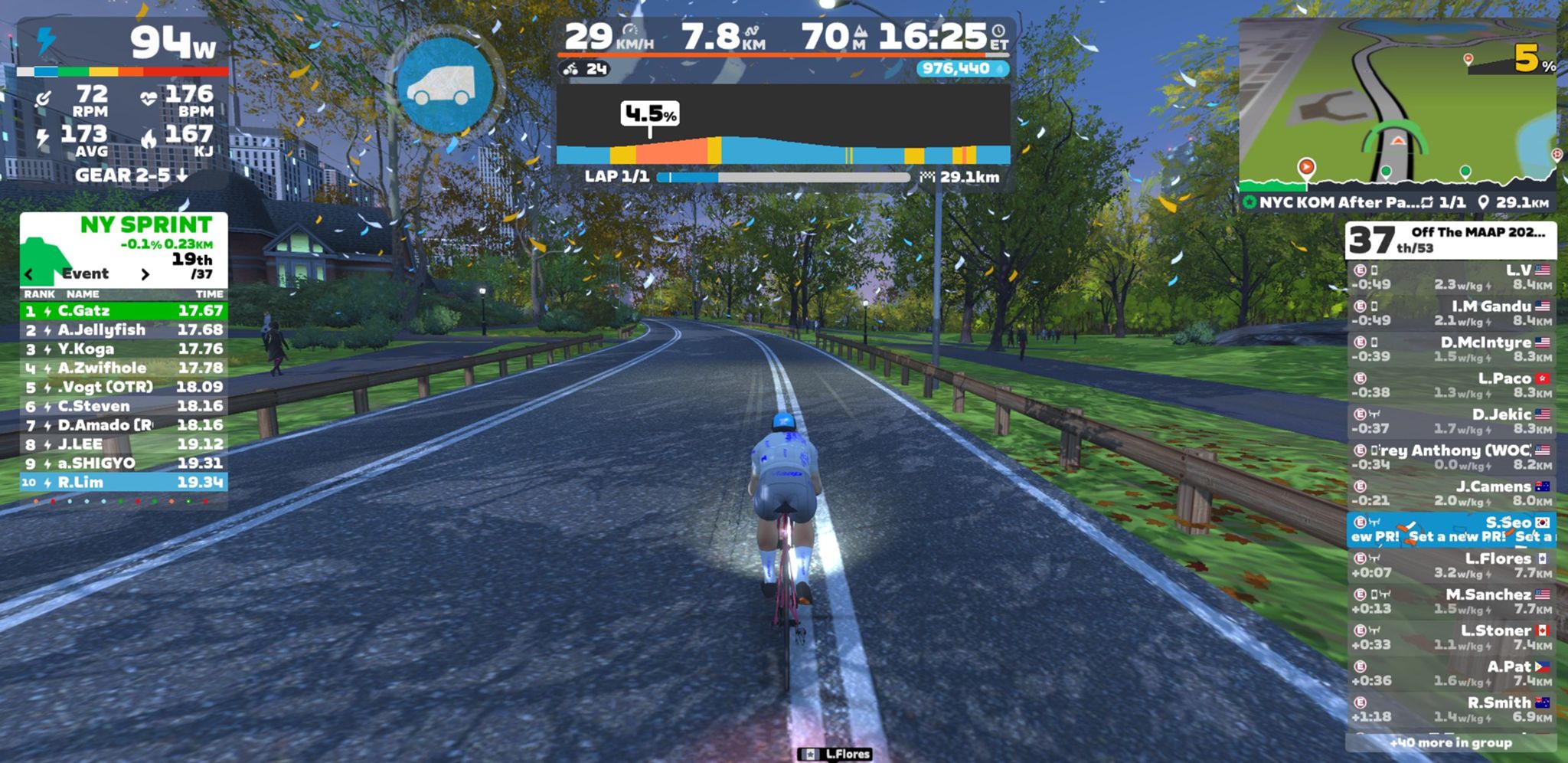Select rider J.Camens in nearby list
The height and width of the screenshot is (763, 1568).
pyautogui.click(x=1451, y=493)
